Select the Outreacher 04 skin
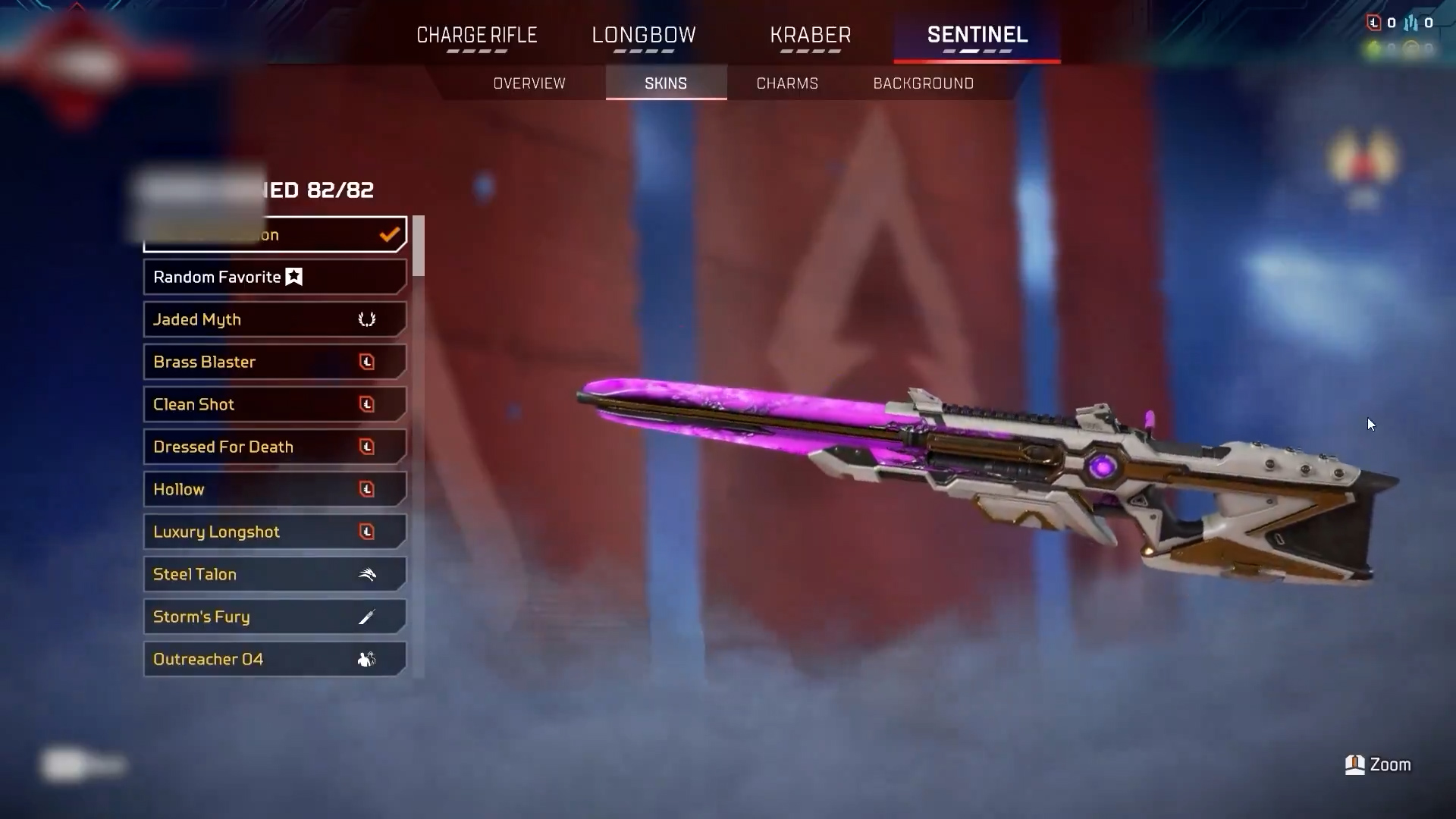1456x819 pixels. point(275,660)
